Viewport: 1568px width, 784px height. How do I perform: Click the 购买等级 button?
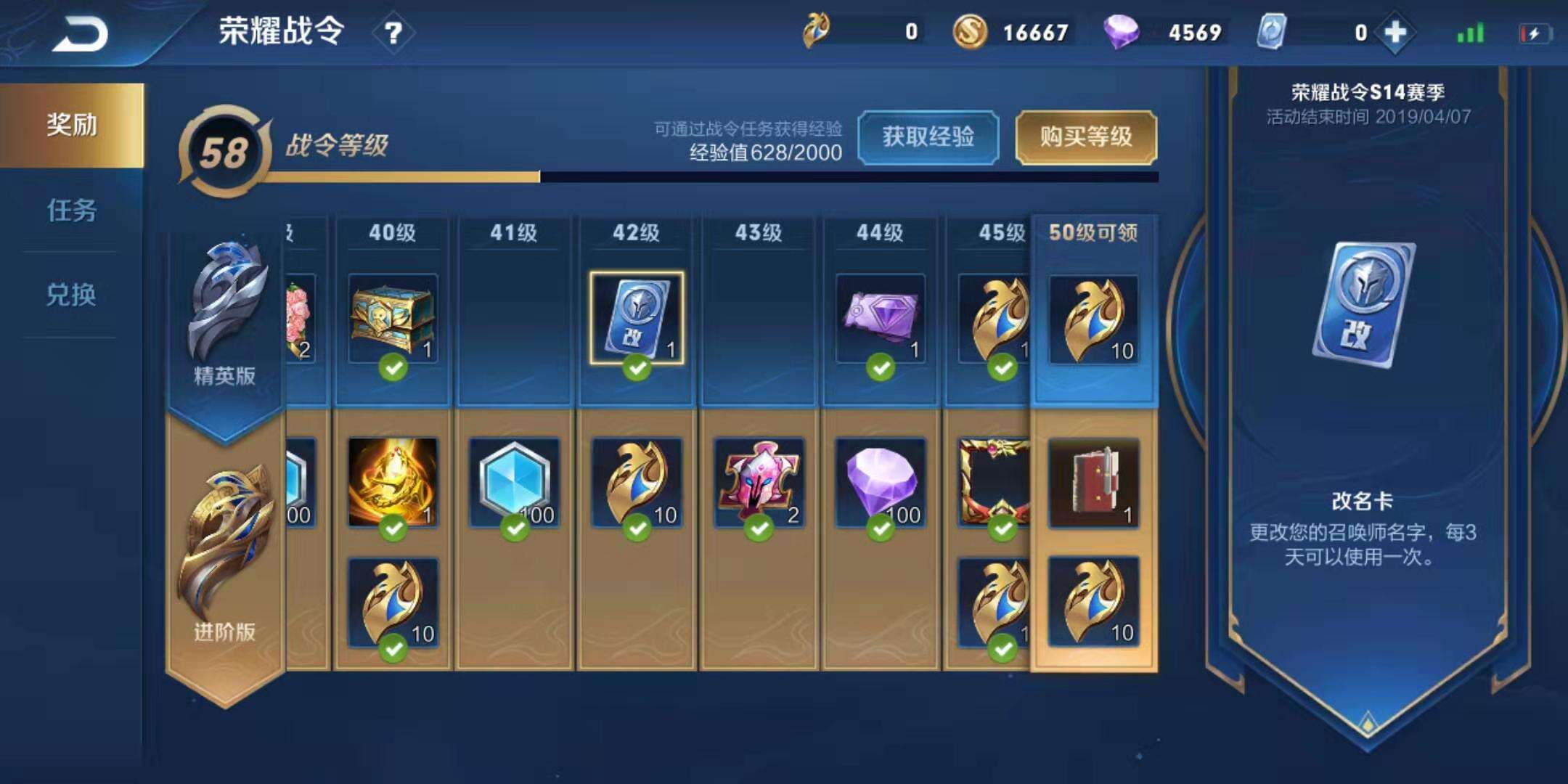click(1086, 136)
